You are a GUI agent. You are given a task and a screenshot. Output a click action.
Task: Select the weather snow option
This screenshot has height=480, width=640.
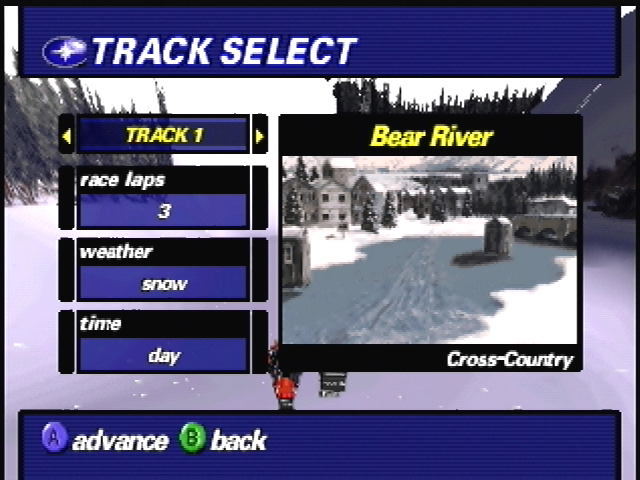coord(163,283)
